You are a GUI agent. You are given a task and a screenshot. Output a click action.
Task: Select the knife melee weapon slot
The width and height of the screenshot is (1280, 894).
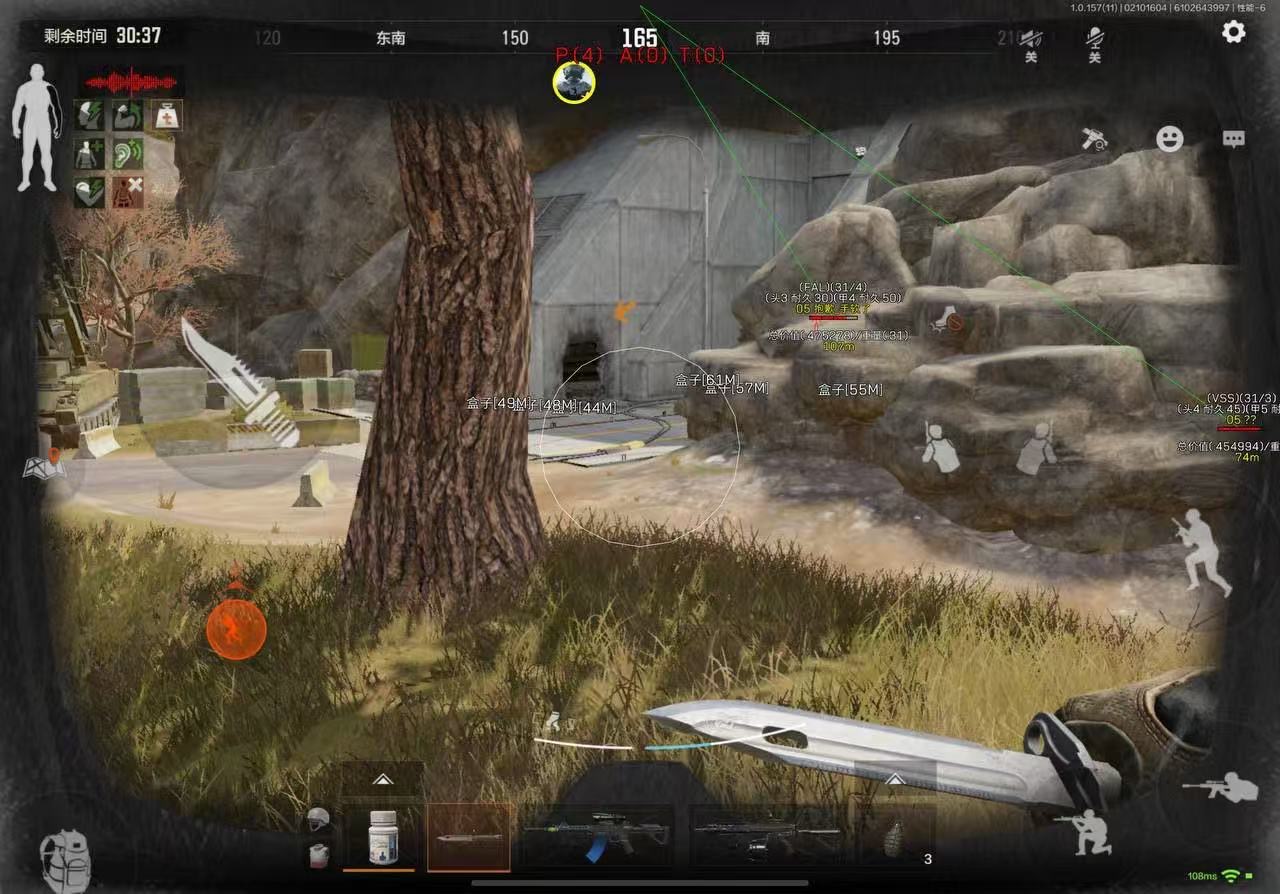[x=469, y=836]
